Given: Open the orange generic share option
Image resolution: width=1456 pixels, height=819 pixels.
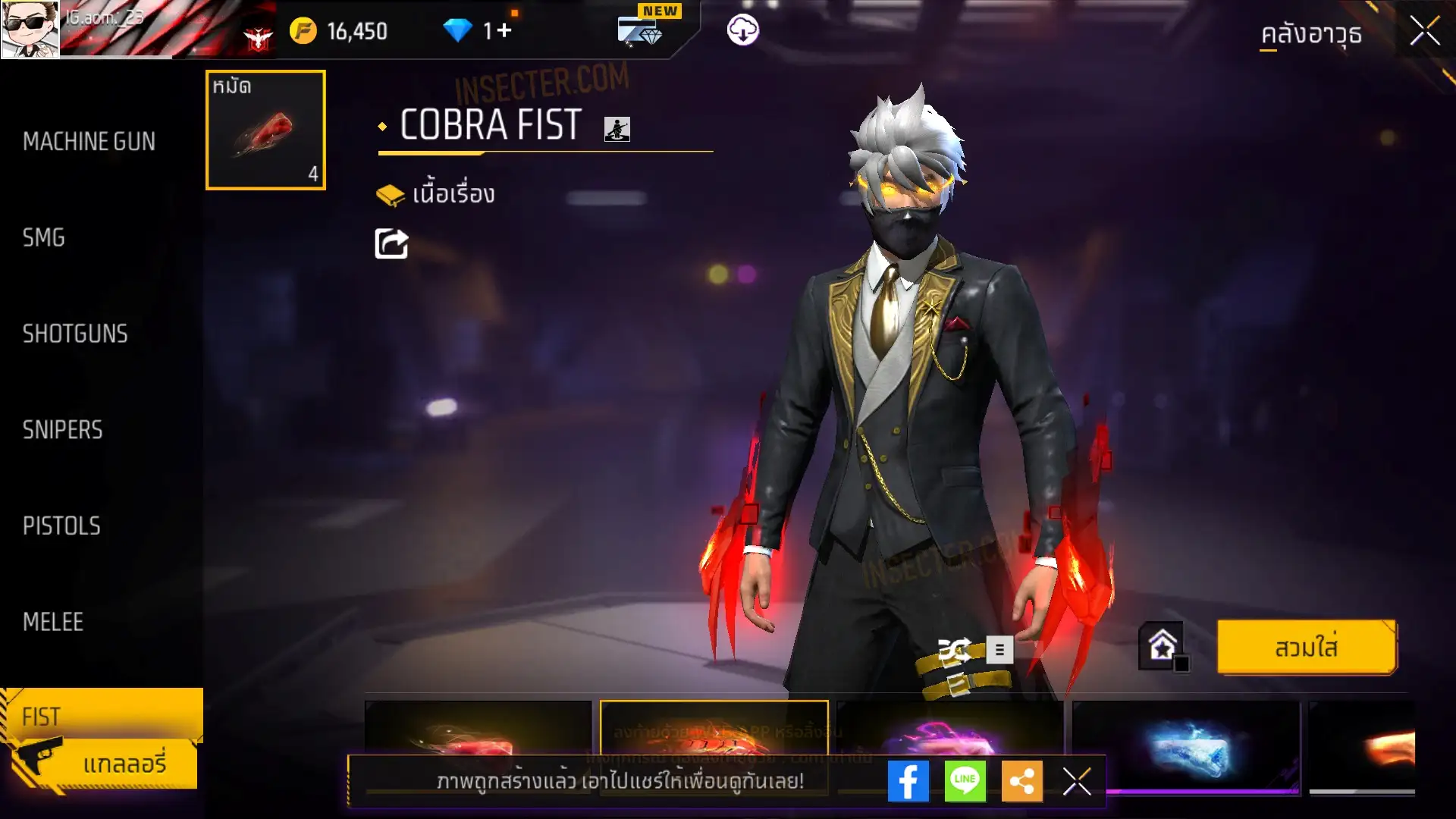Looking at the screenshot, I should click(x=1021, y=781).
